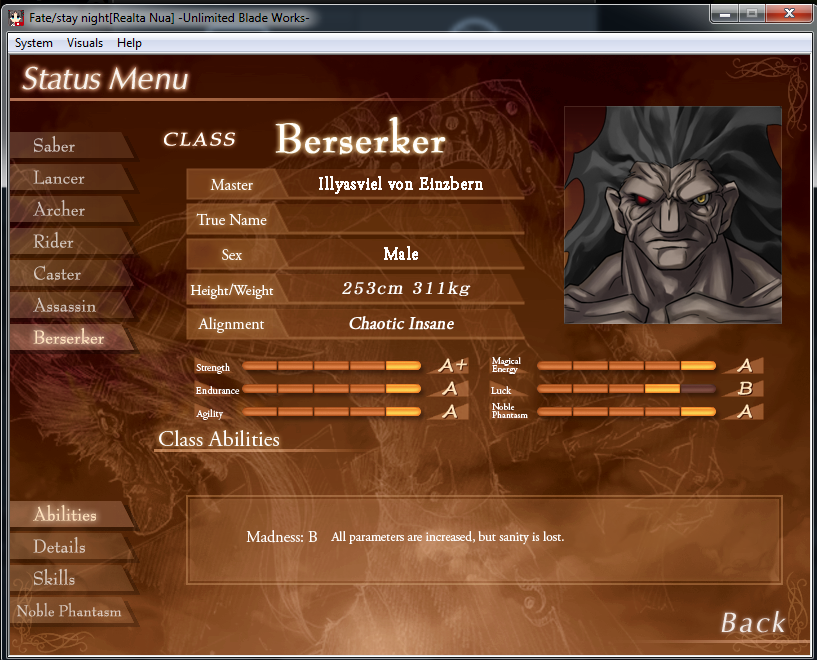Image resolution: width=817 pixels, height=660 pixels.
Task: Choose the Rider class tab
Action: point(54,242)
